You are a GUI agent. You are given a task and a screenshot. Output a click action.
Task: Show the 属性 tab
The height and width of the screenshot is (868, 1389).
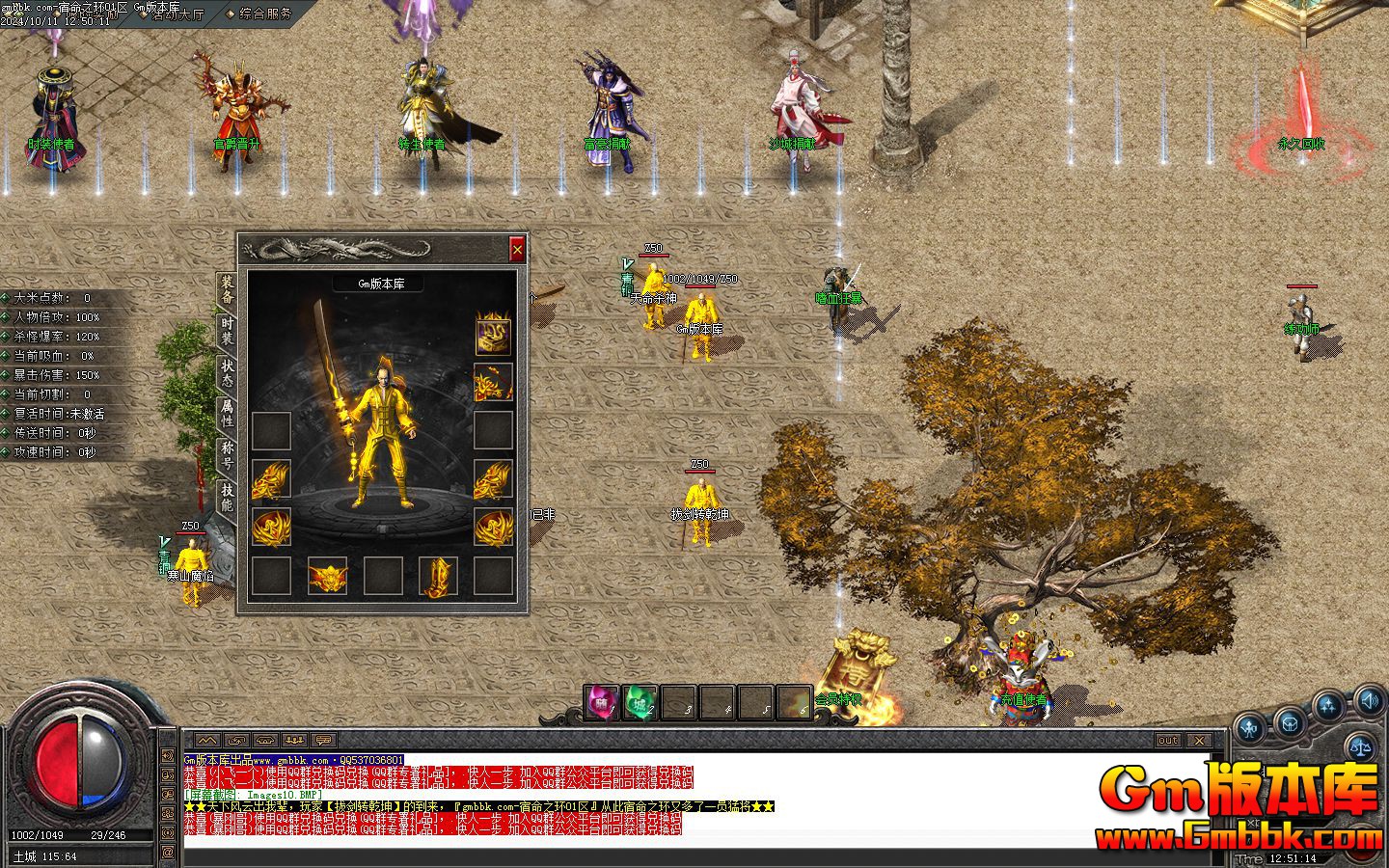click(227, 413)
